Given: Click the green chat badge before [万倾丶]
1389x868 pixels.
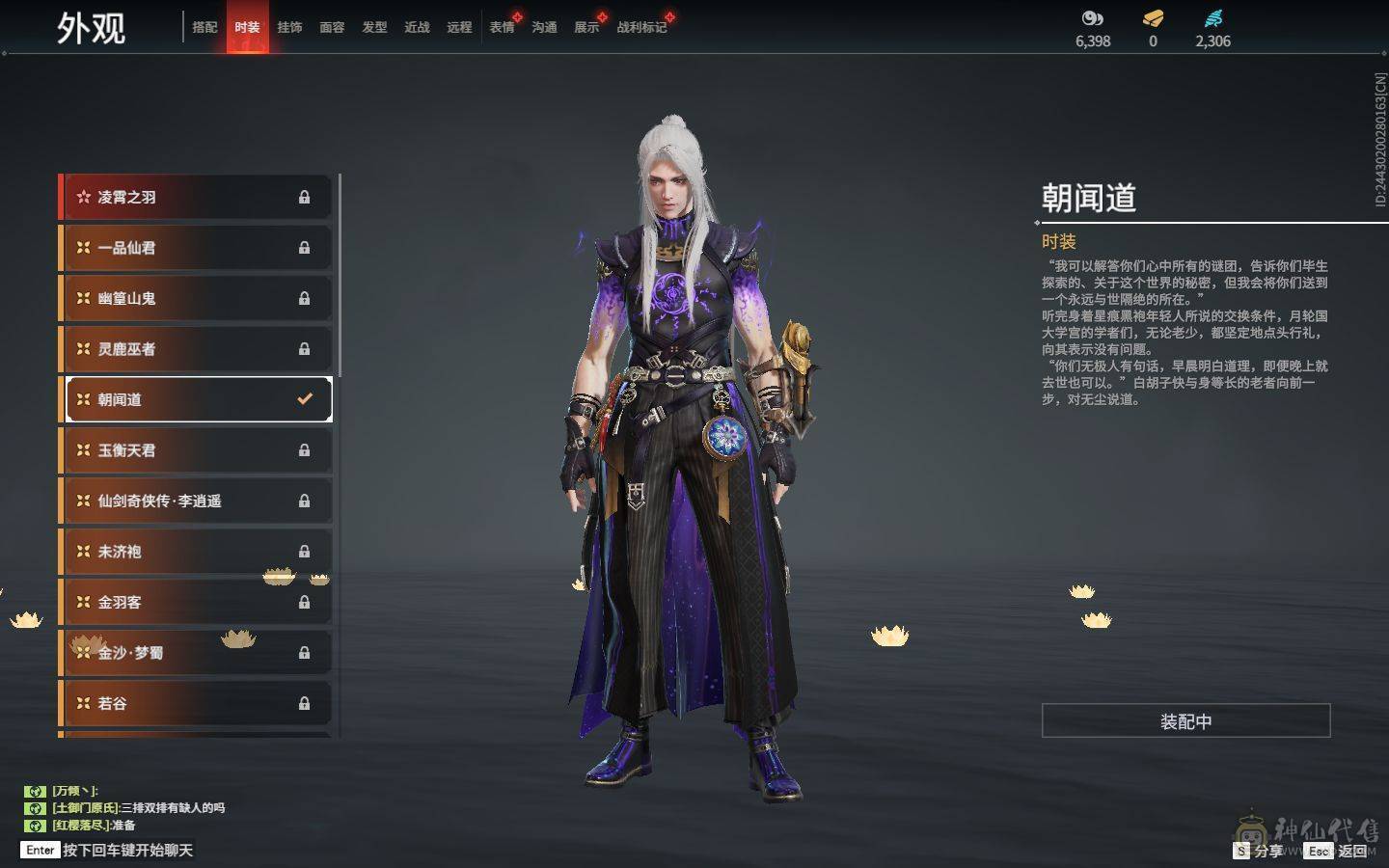Looking at the screenshot, I should (35, 791).
